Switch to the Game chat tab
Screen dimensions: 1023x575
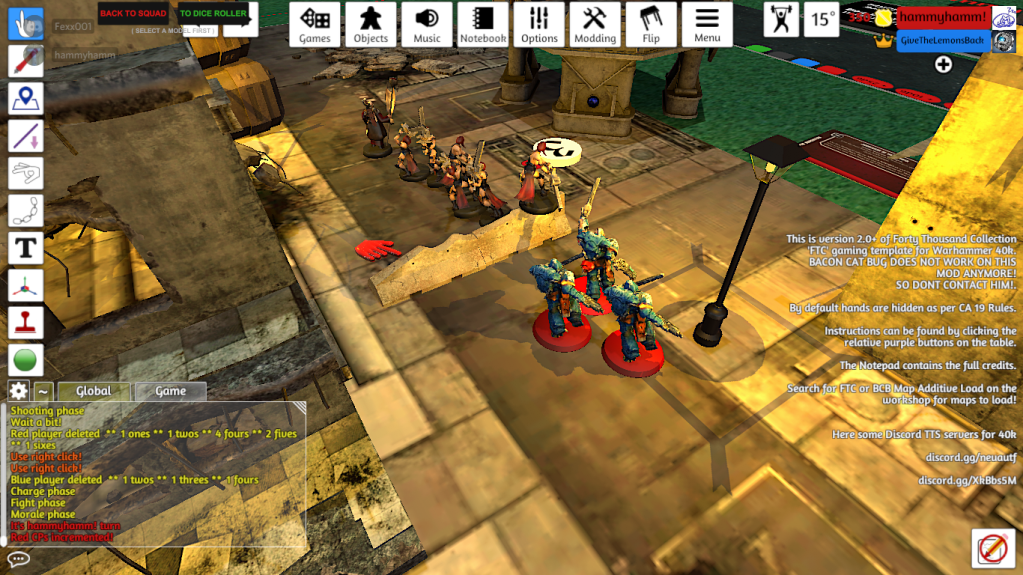coord(171,391)
